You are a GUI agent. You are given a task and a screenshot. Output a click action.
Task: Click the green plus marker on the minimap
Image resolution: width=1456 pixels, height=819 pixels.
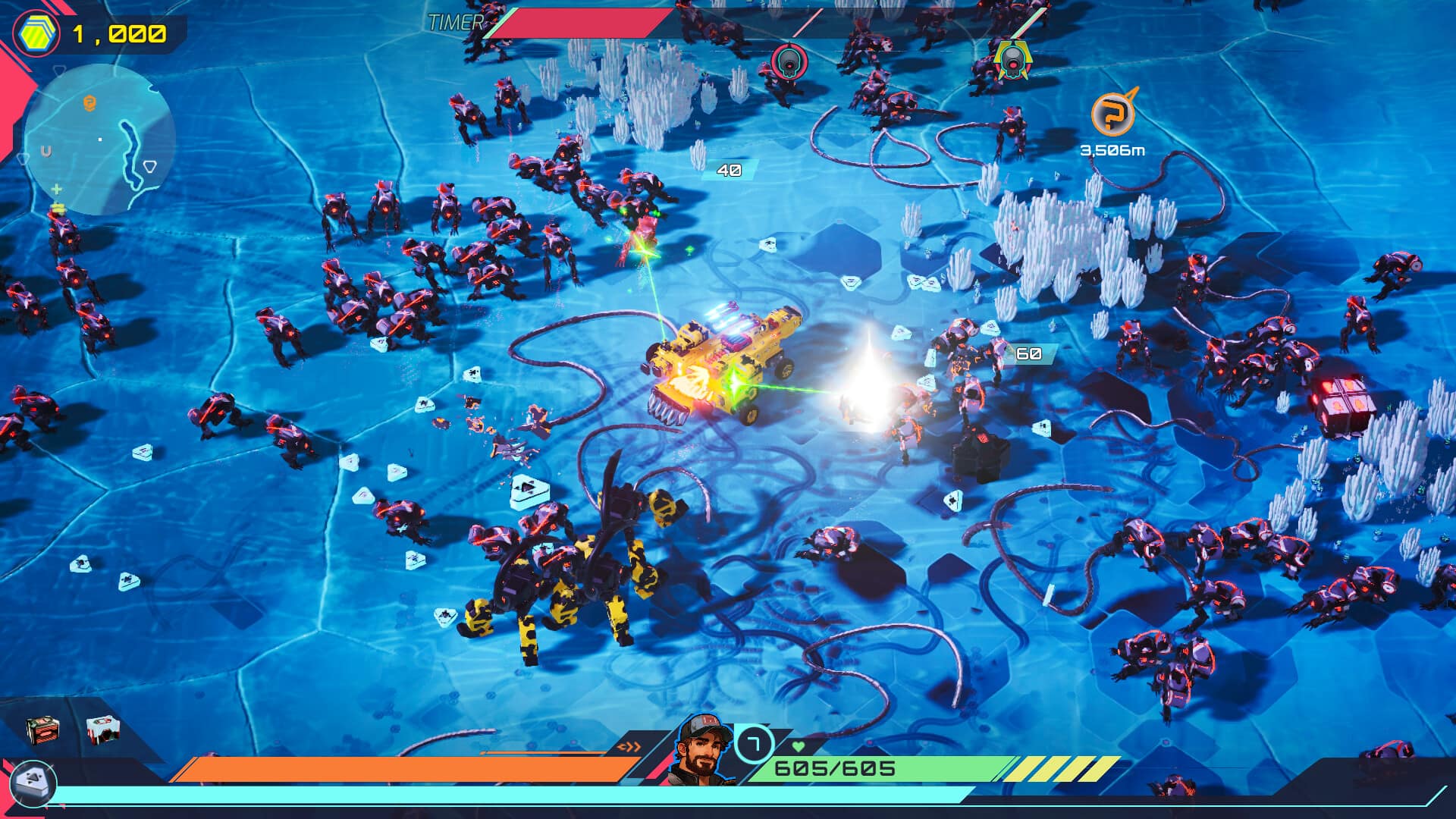tap(56, 189)
